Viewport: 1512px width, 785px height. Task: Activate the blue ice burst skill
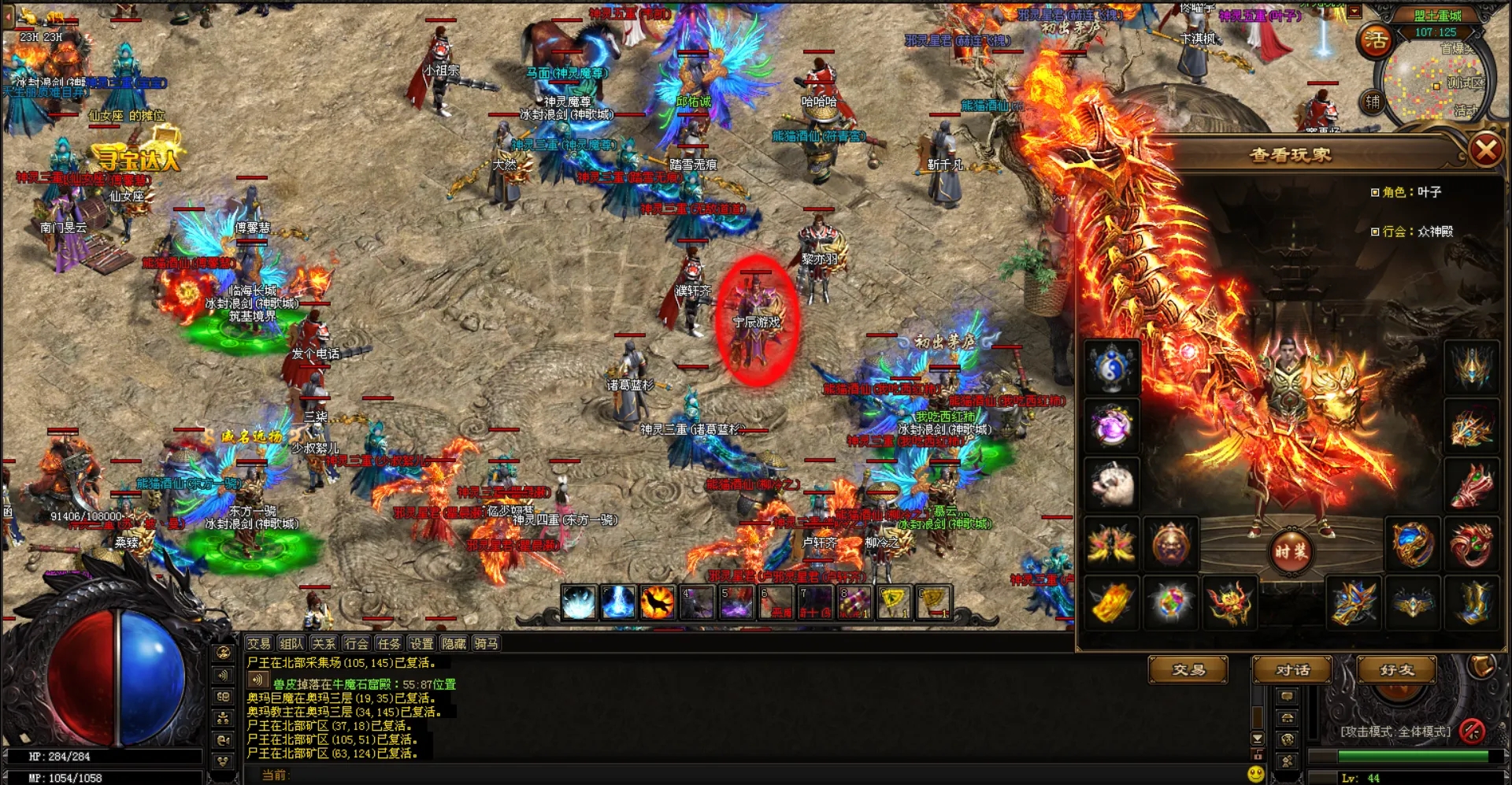[579, 602]
